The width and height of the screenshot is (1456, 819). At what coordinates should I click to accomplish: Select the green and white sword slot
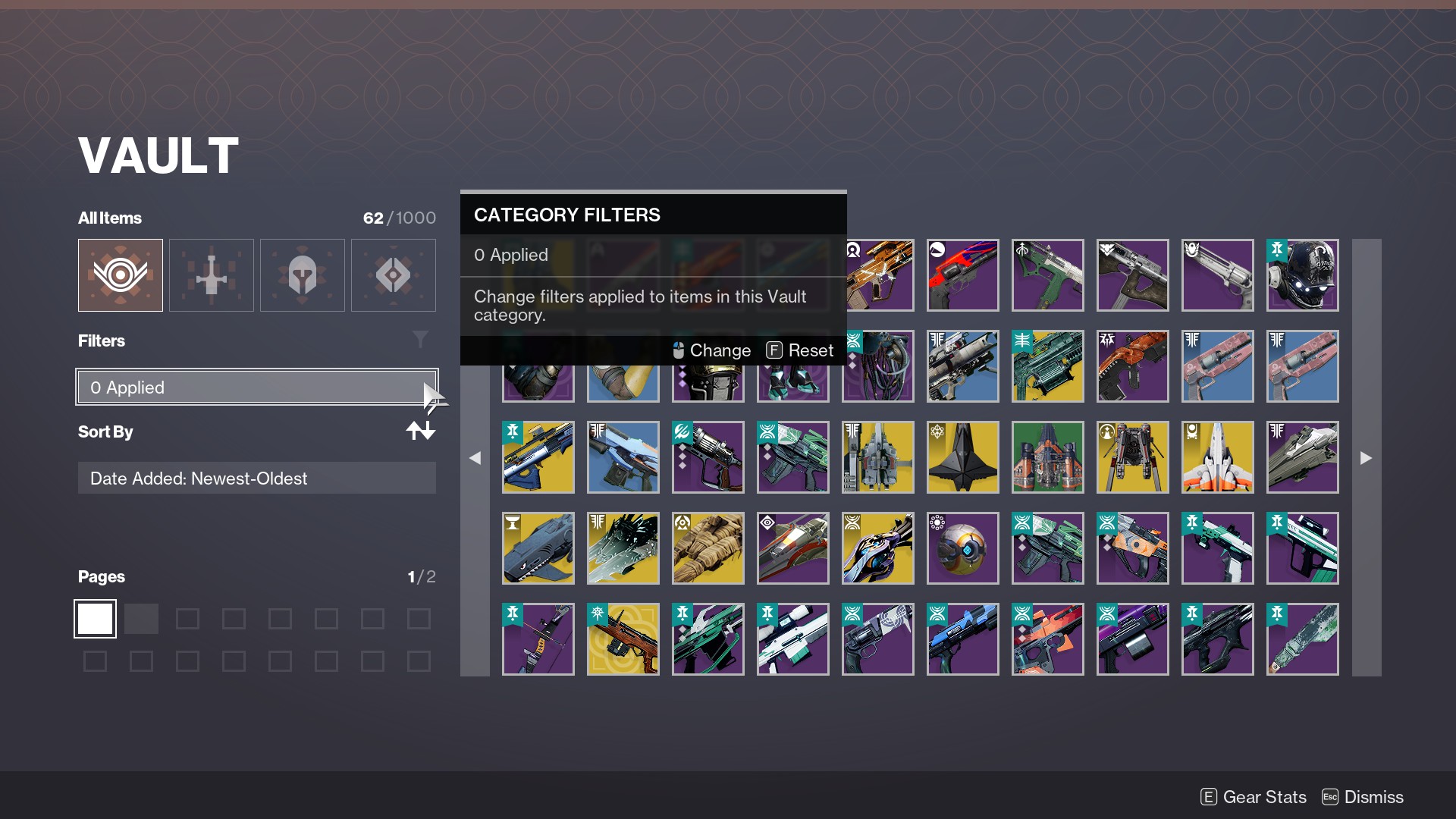1302,639
